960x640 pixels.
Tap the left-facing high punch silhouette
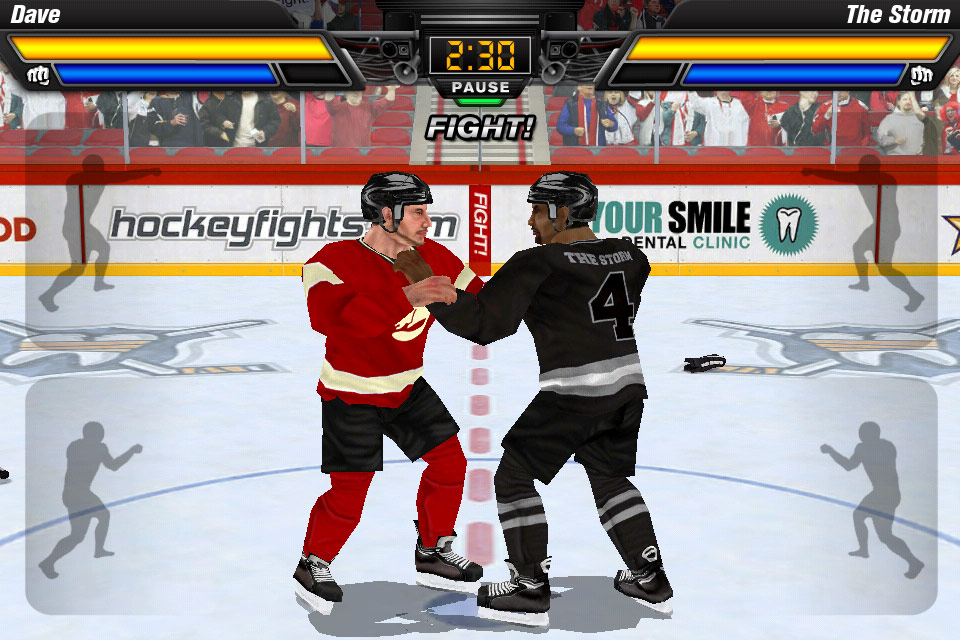click(869, 231)
